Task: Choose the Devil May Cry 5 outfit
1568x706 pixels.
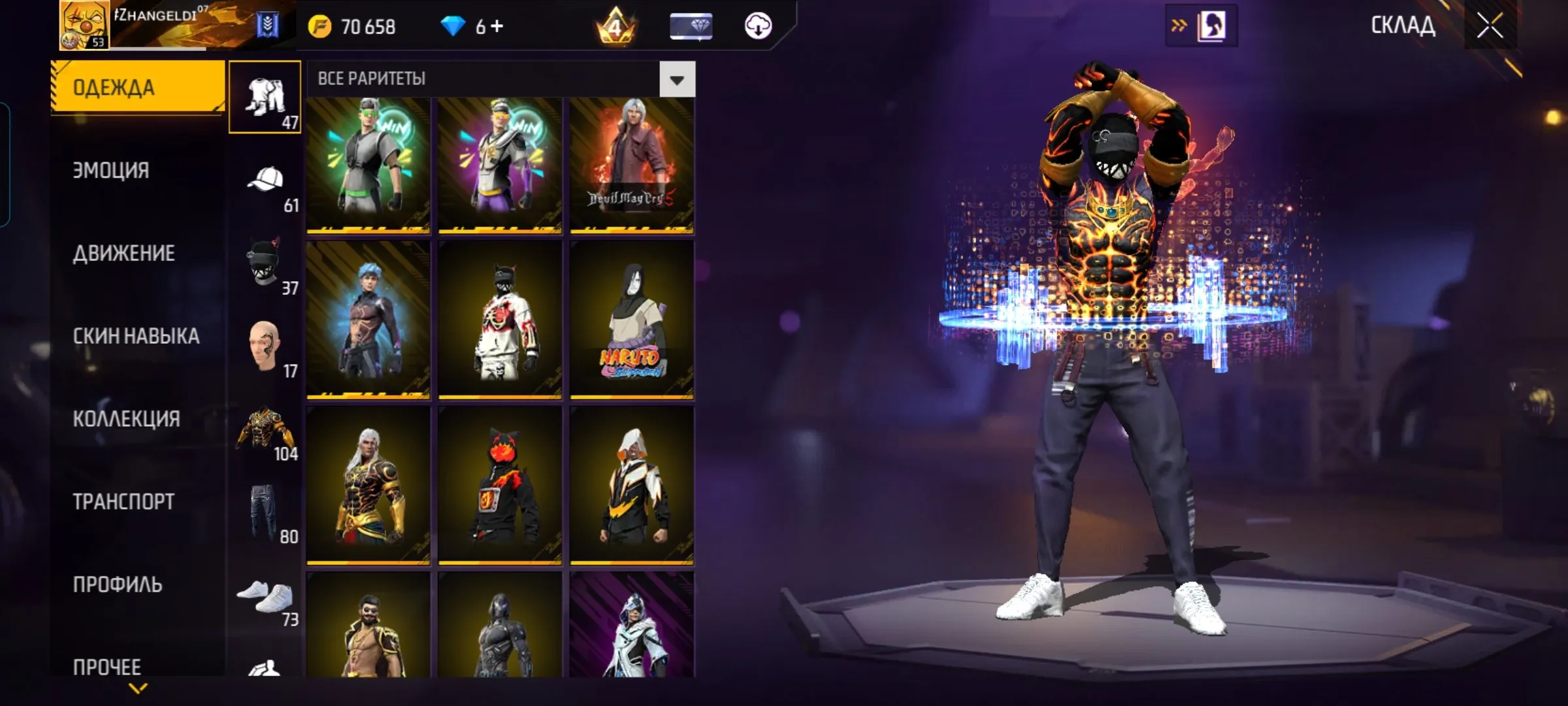Action: (x=631, y=165)
